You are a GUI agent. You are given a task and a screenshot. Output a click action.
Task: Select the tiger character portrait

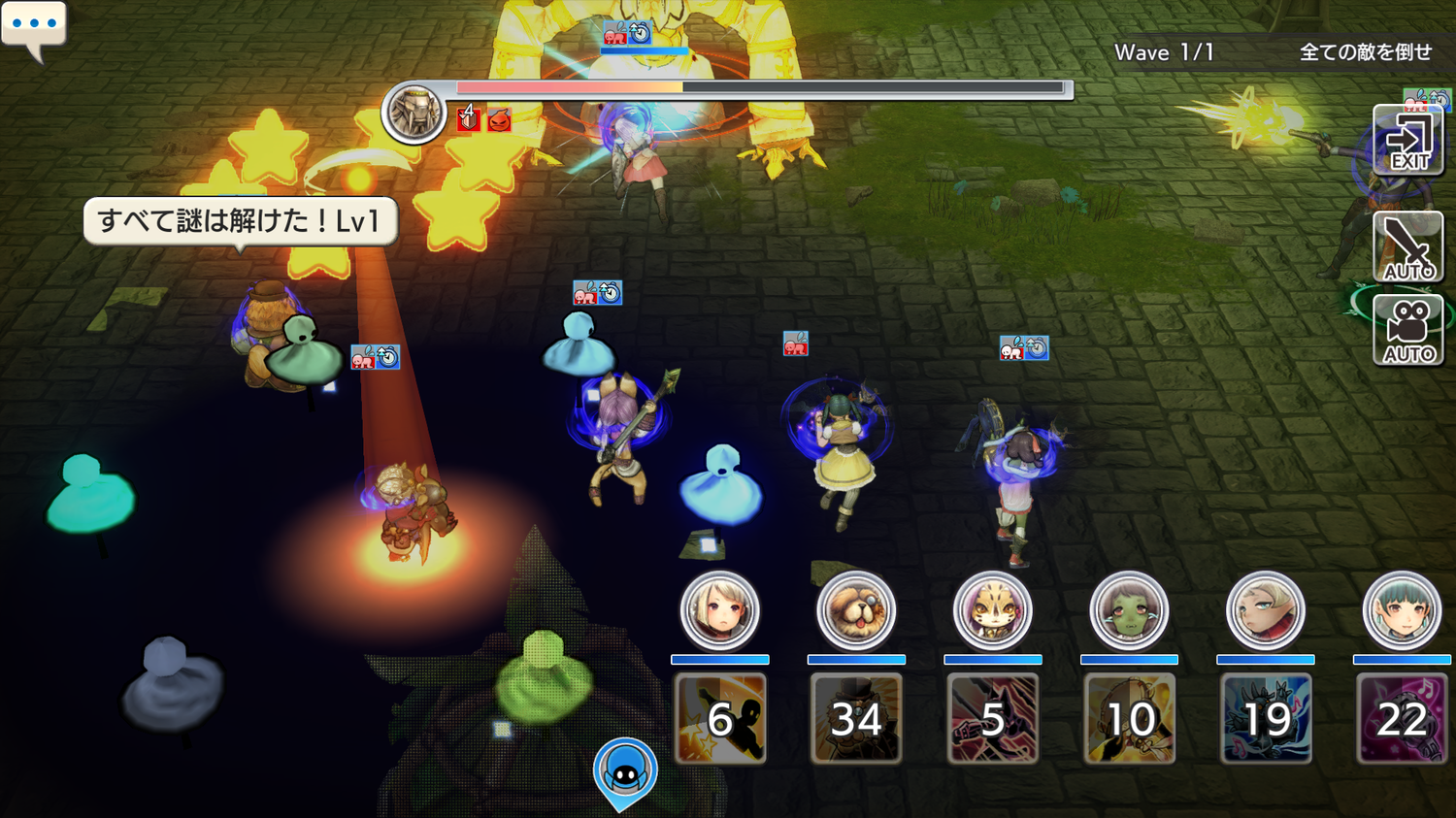click(992, 610)
